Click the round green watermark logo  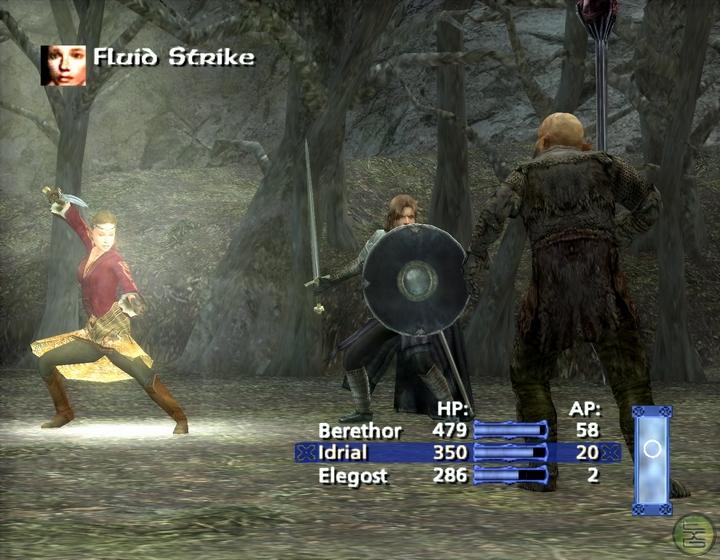tap(695, 533)
